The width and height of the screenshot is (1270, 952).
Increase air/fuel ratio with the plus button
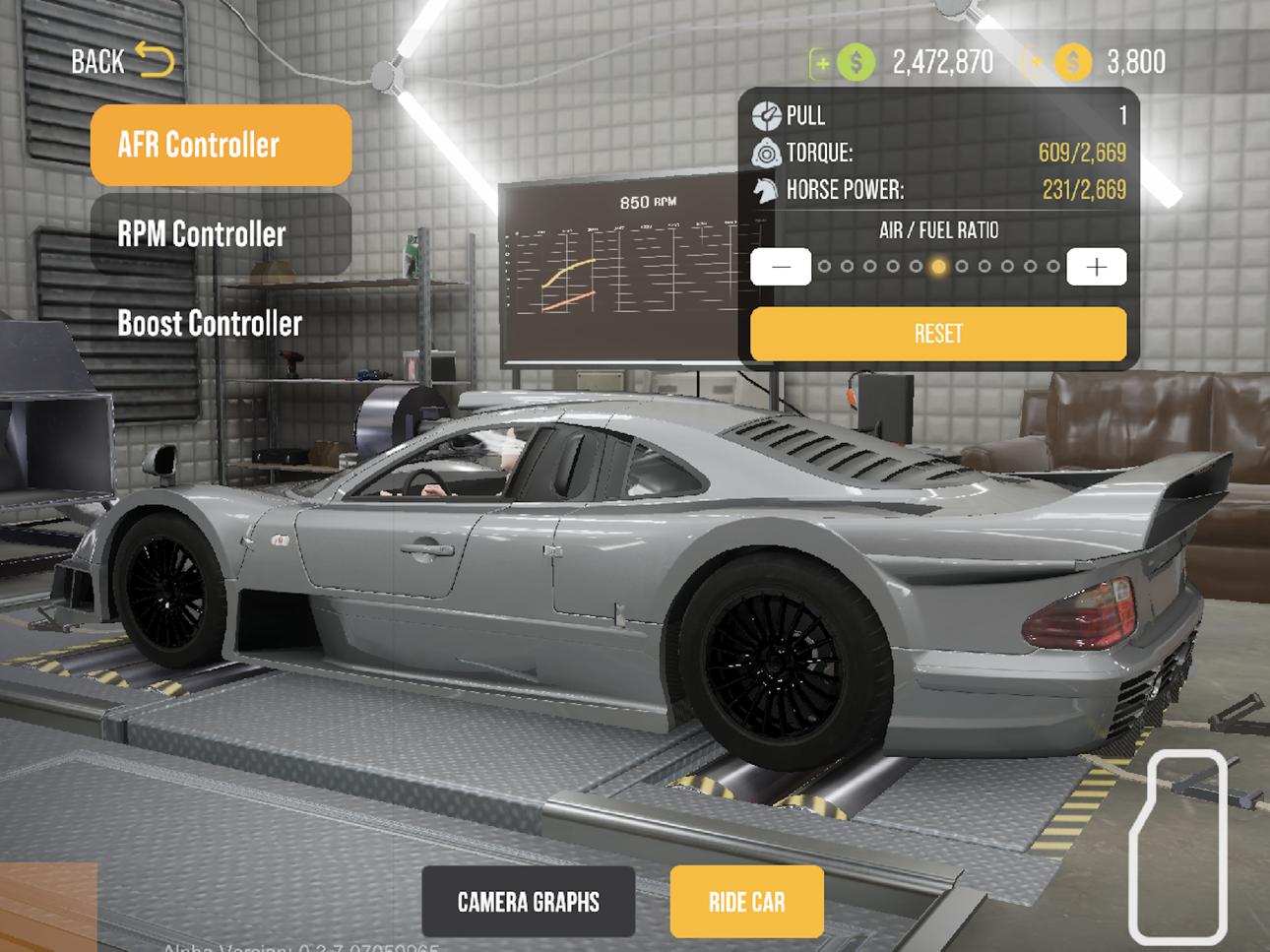pyautogui.click(x=1096, y=267)
